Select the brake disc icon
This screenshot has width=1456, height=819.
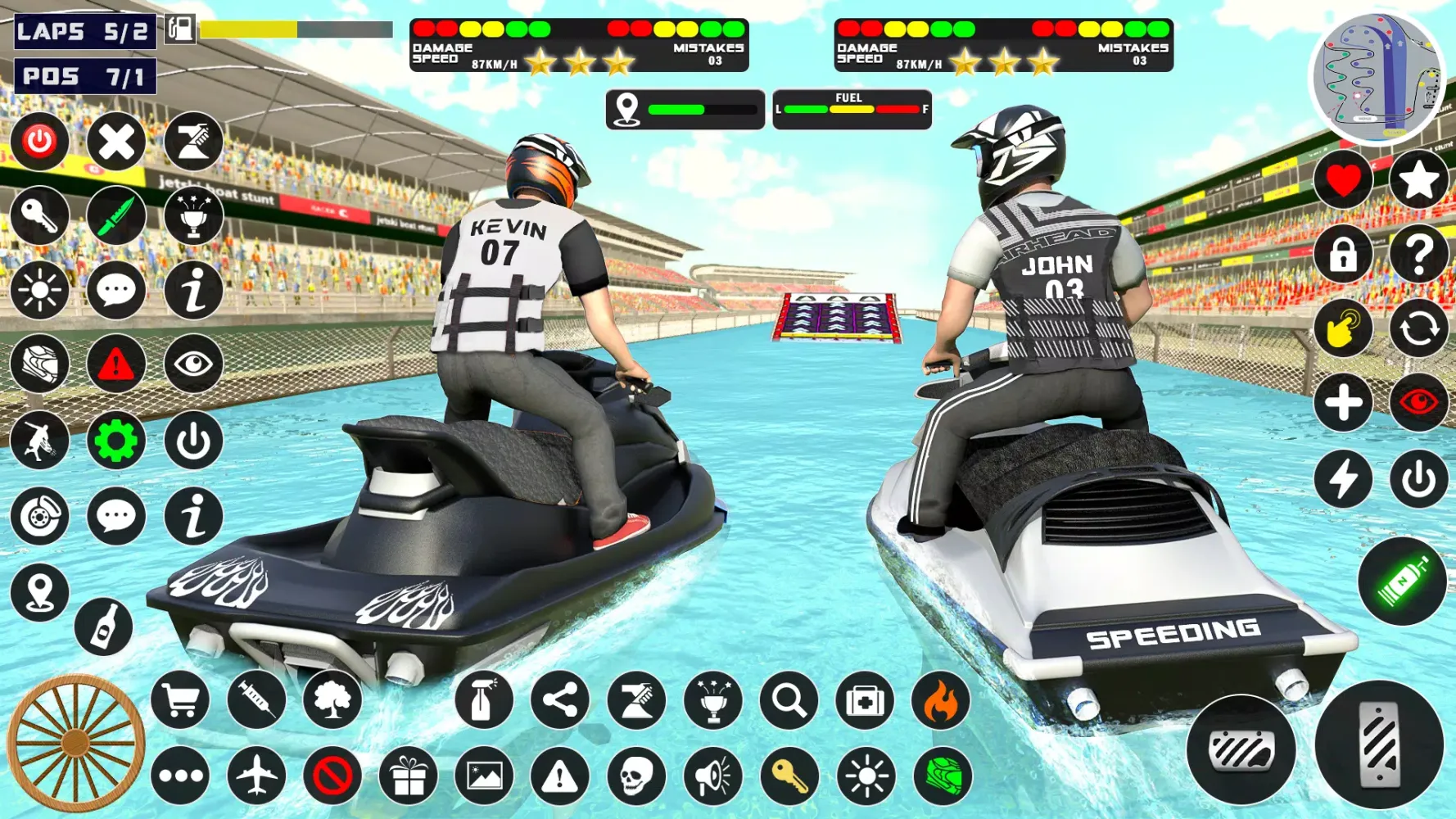38,516
